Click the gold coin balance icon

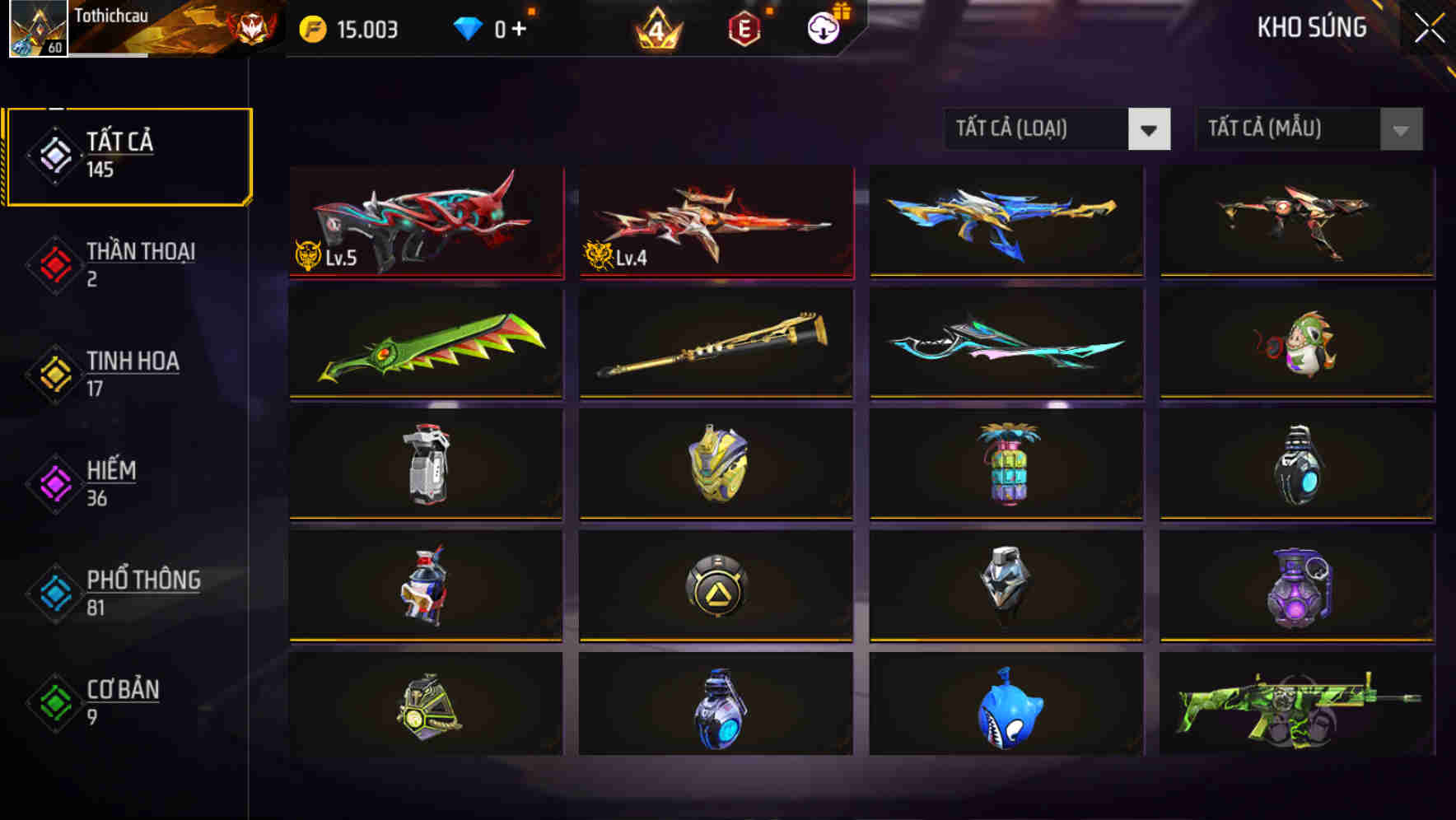point(311,29)
